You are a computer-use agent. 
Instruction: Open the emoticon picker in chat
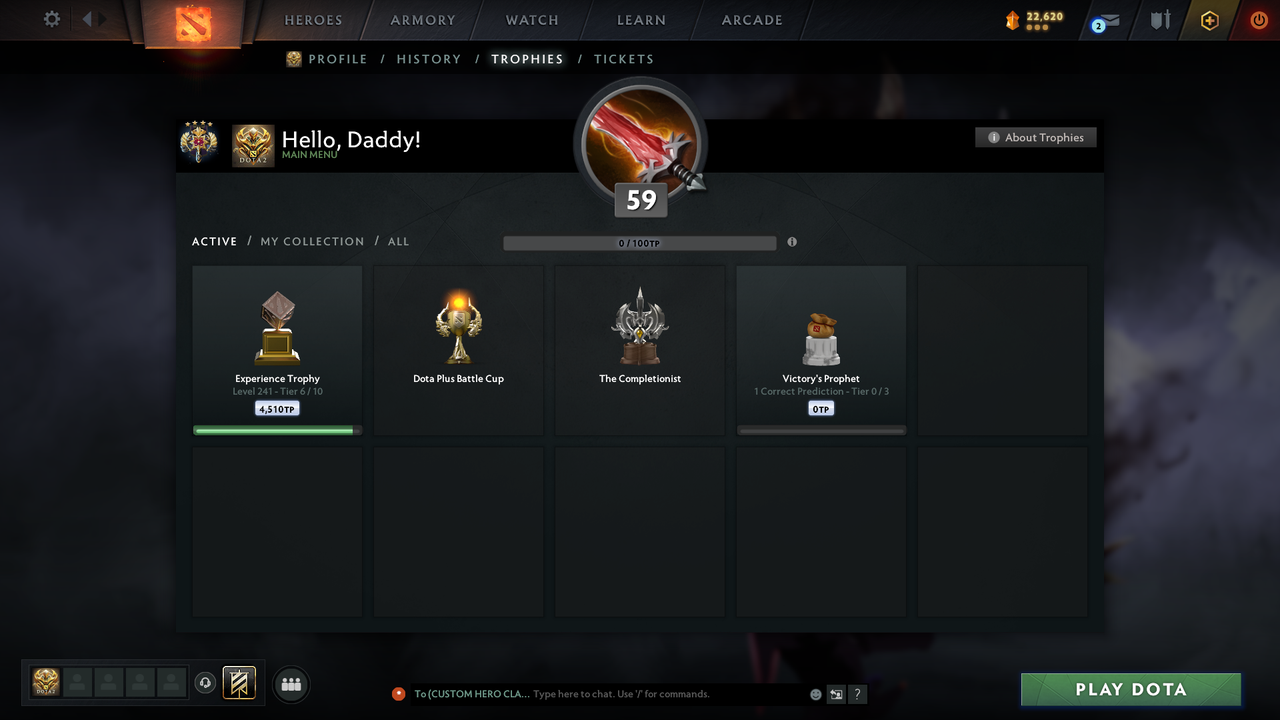point(815,693)
